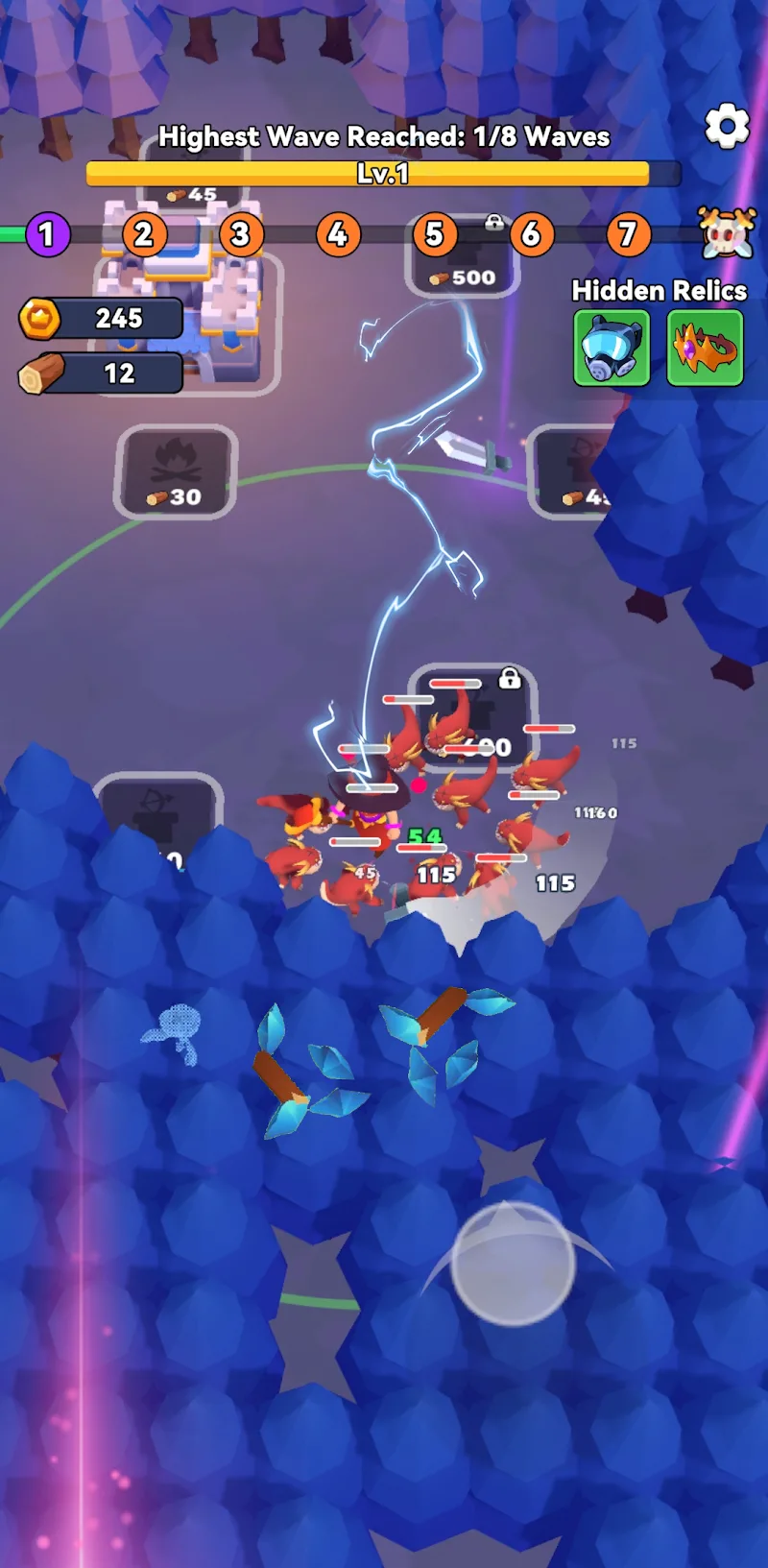Select the gas mask hidden relic
Screen dimensions: 768x1568
[x=612, y=348]
